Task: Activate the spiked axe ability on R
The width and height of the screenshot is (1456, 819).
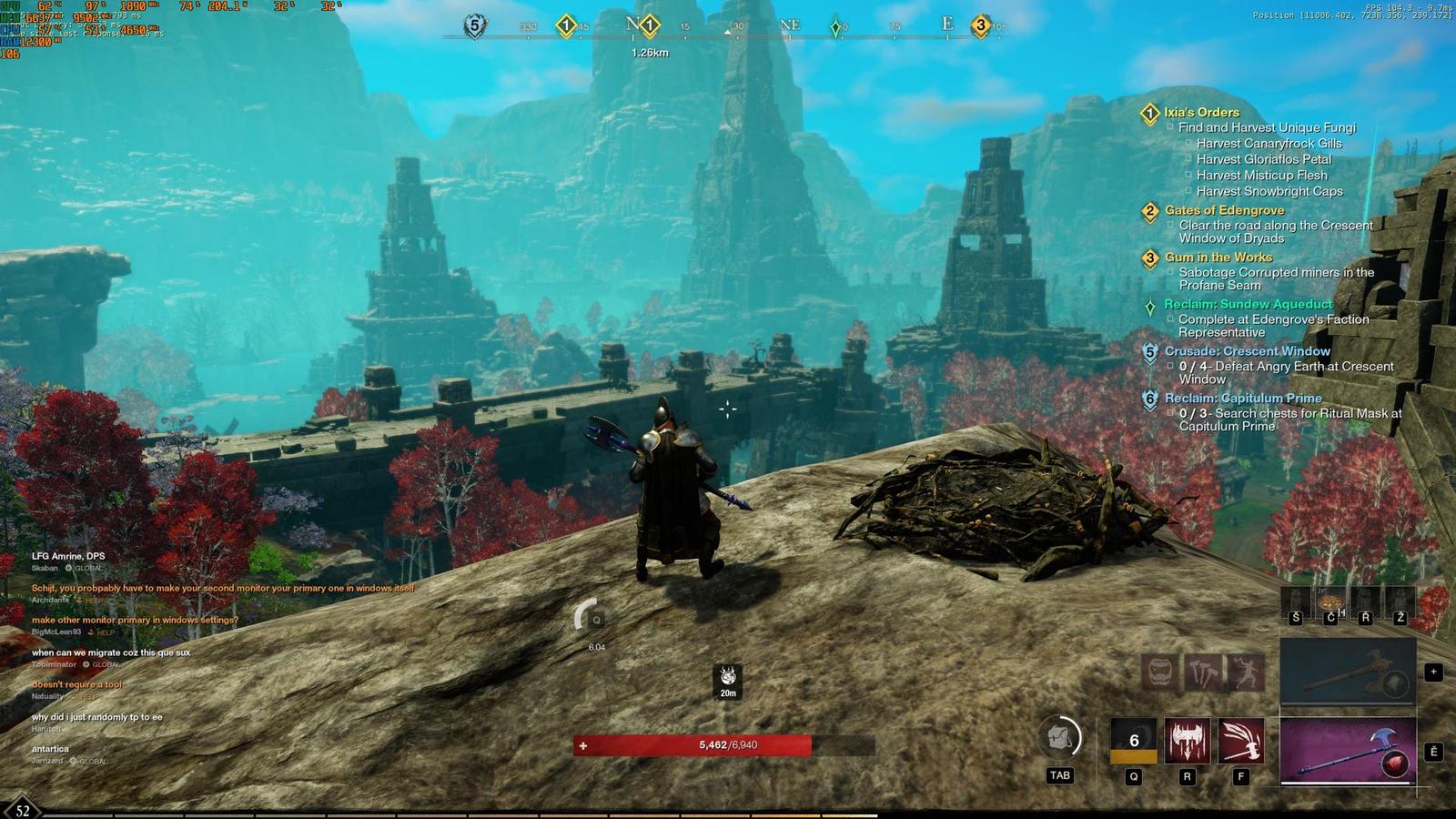Action: click(x=1188, y=741)
